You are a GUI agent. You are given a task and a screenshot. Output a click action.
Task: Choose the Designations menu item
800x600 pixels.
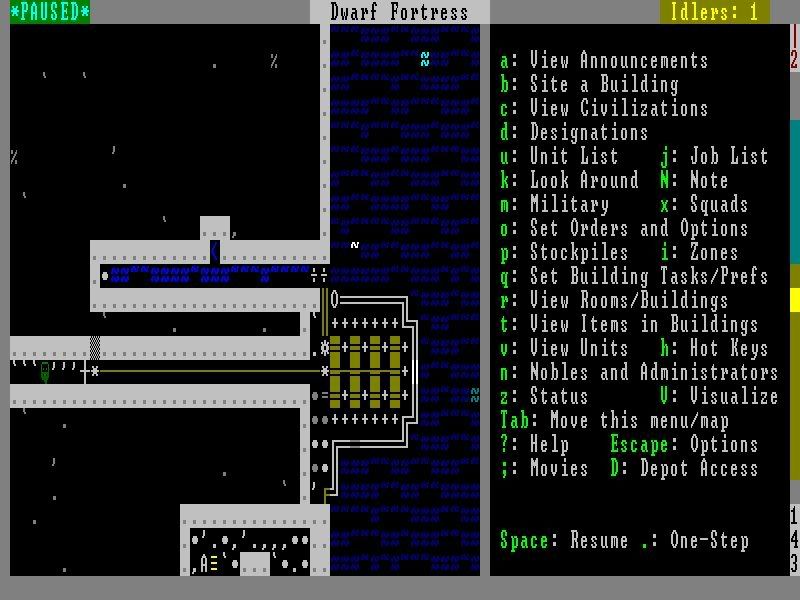pyautogui.click(x=574, y=133)
